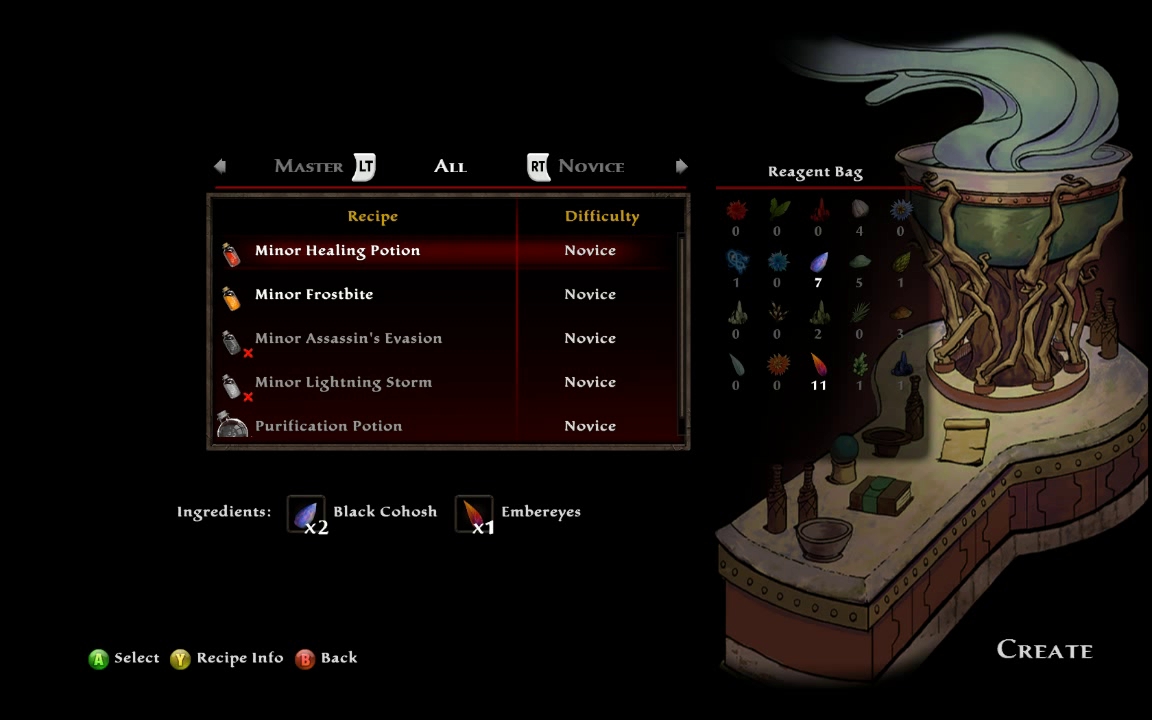Select the Purification Potion recipe

click(328, 427)
